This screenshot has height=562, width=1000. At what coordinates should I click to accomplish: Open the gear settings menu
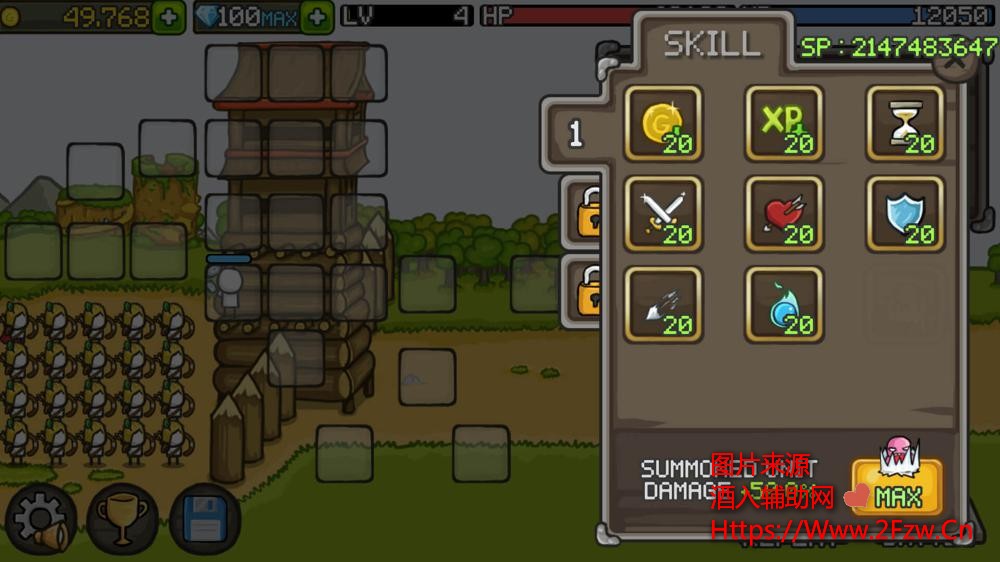point(40,520)
